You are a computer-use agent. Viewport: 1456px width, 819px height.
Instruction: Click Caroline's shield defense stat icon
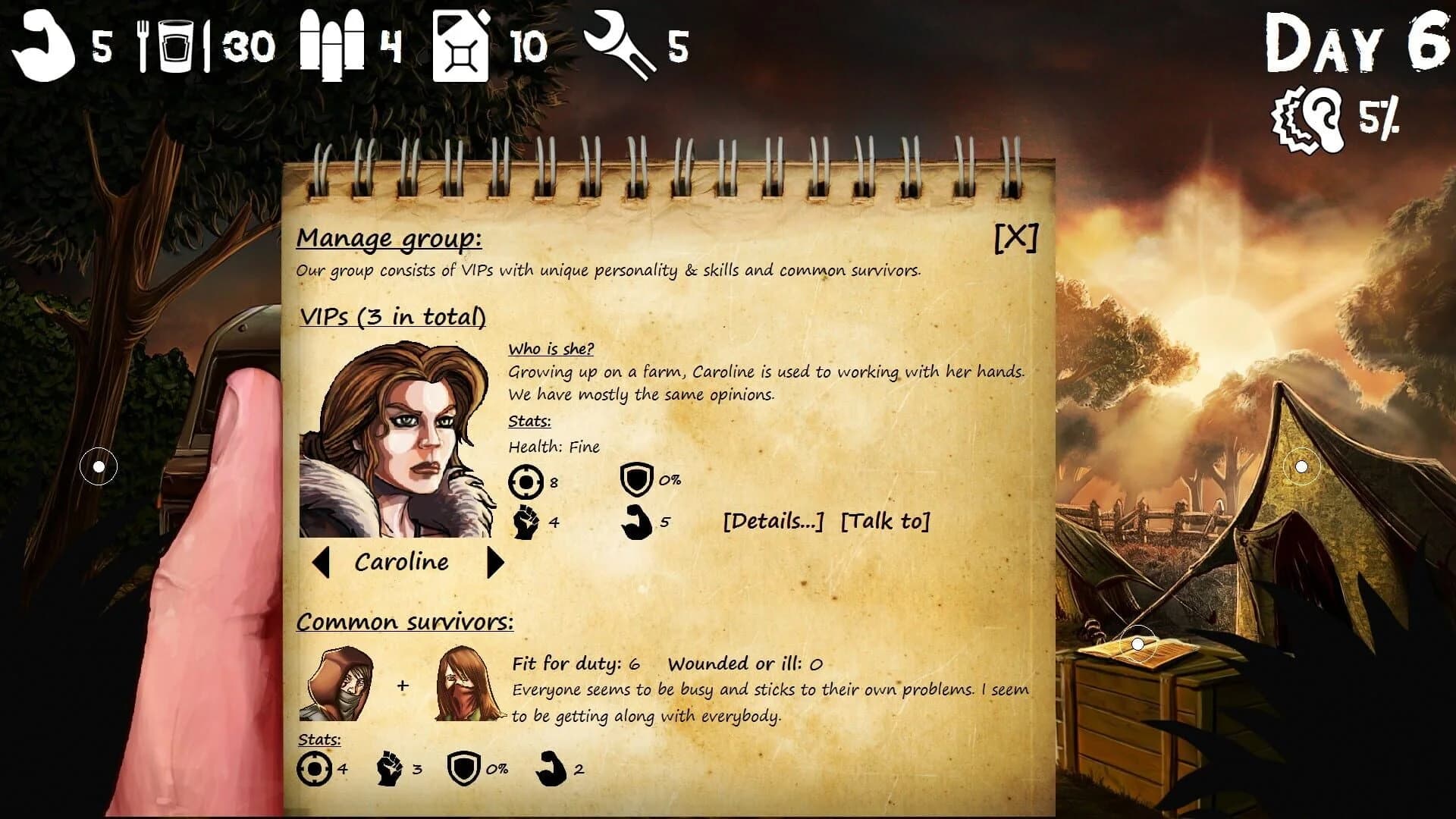pos(637,479)
